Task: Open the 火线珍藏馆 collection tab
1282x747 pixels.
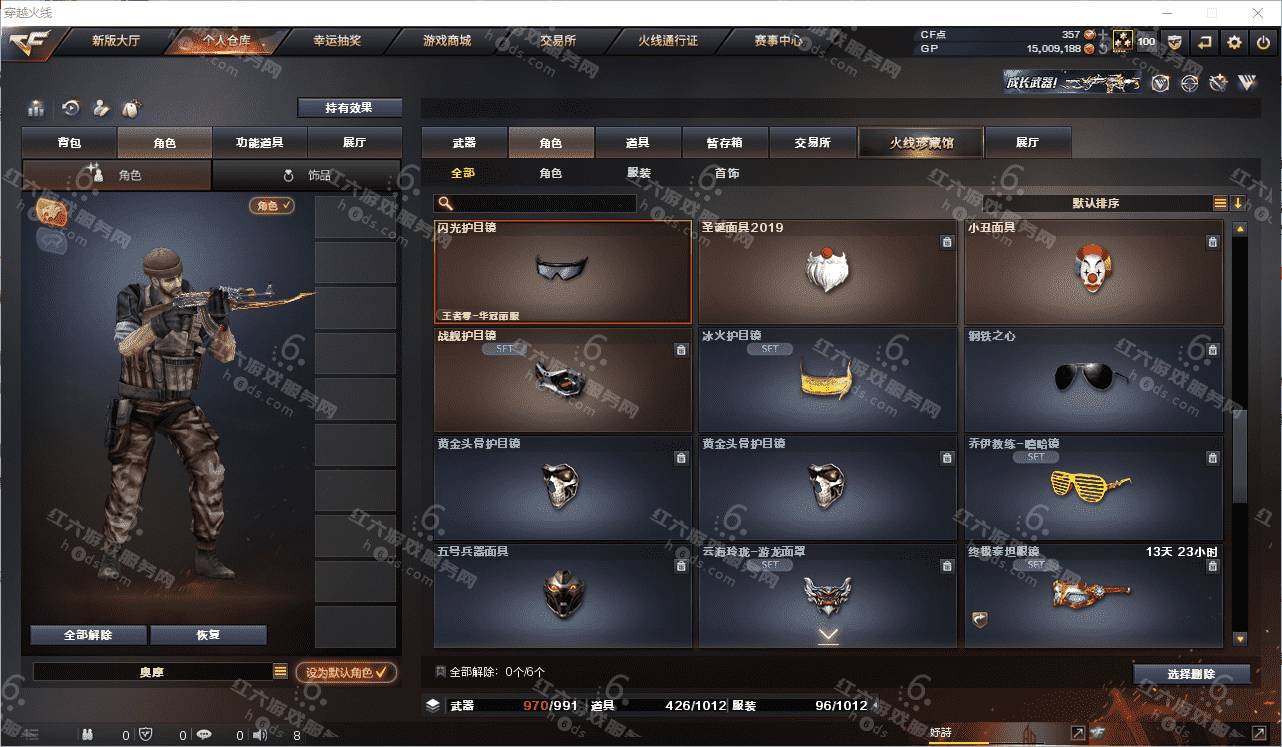Action: coord(921,143)
